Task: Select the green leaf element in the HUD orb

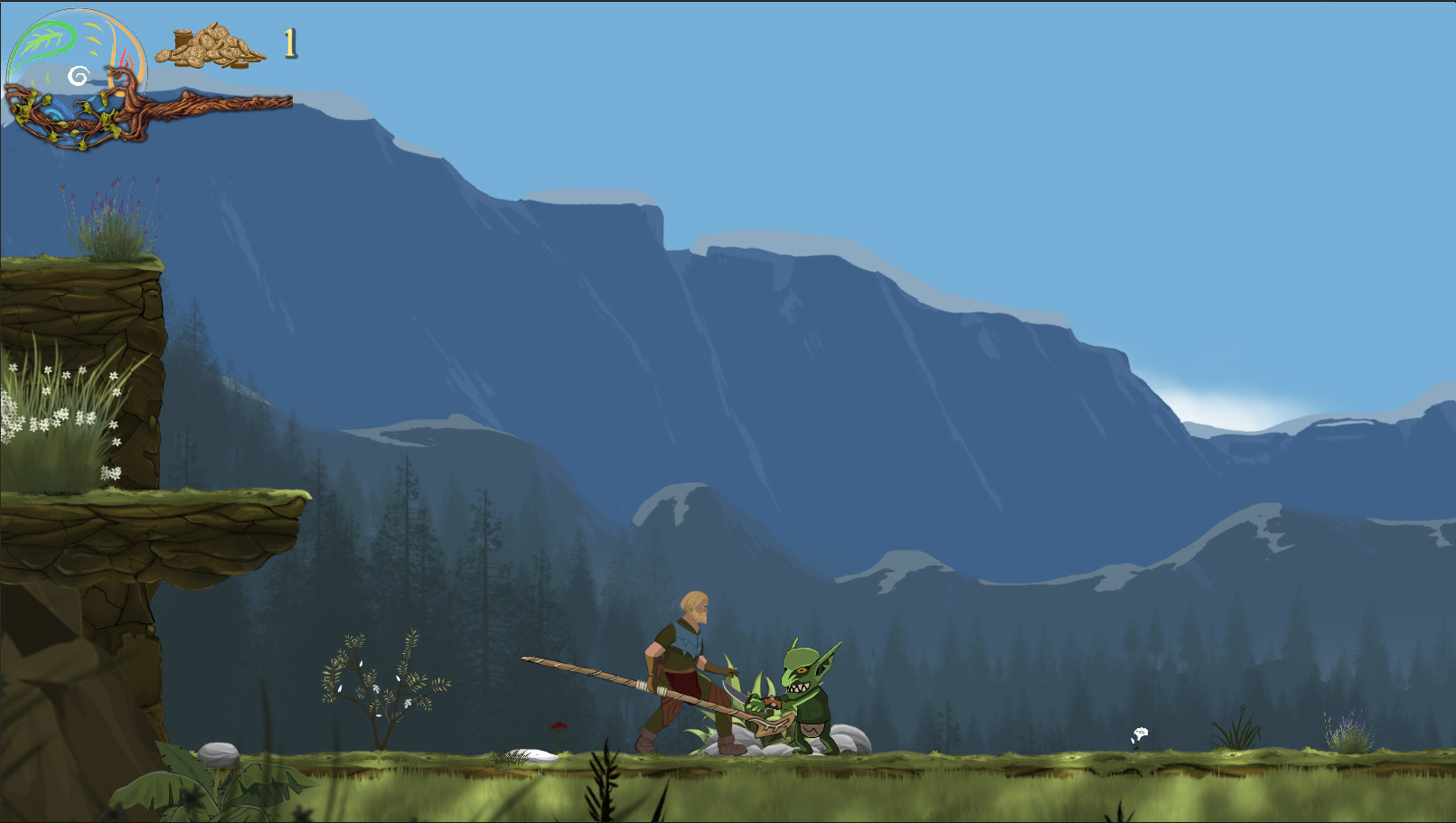Action: [45, 37]
